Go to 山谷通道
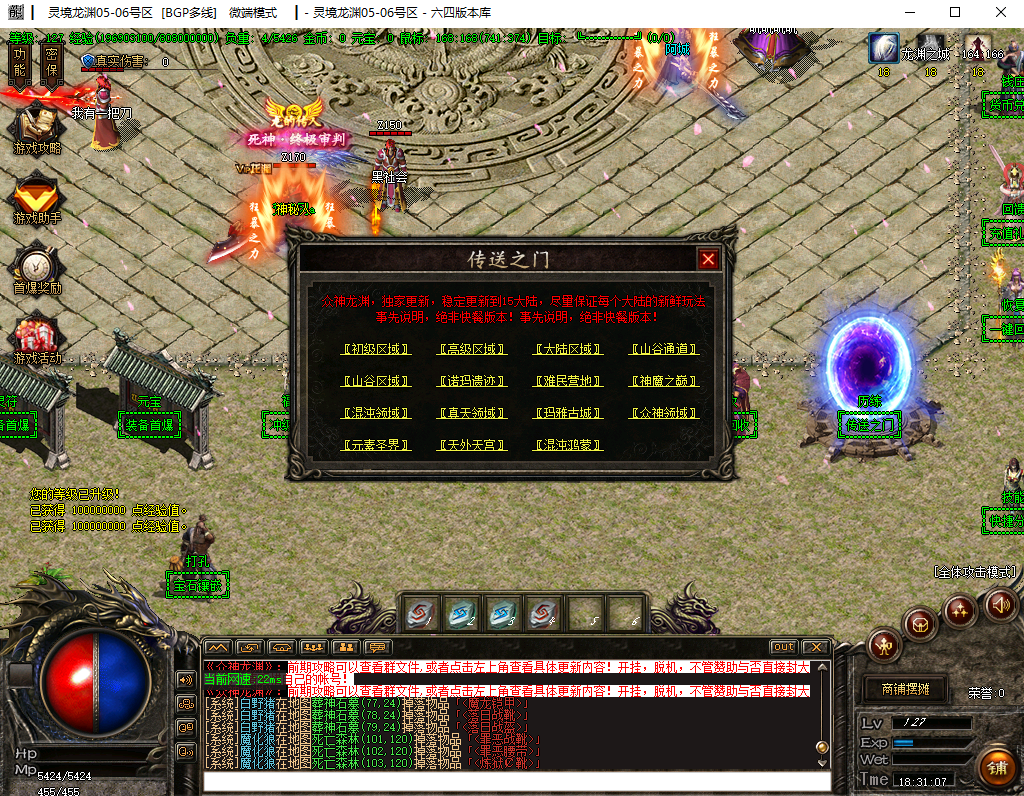The image size is (1024, 796). point(664,350)
